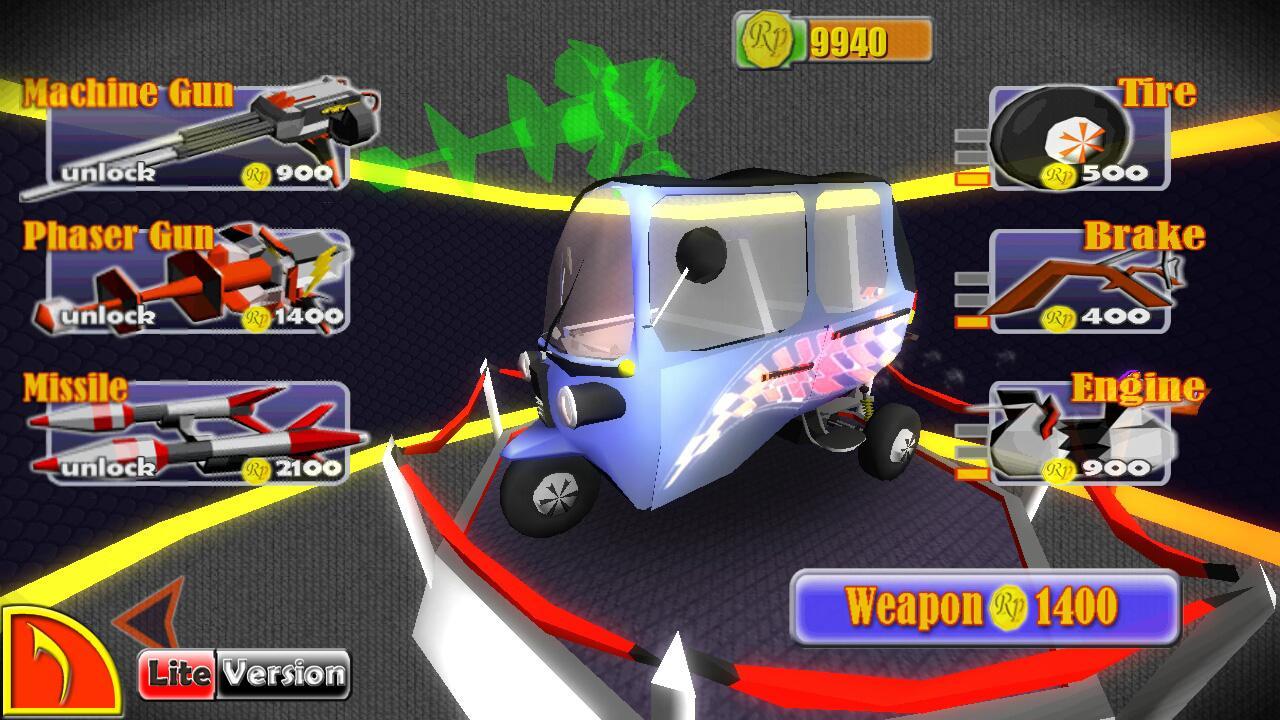The height and width of the screenshot is (720, 1280).
Task: Purchase the Engine upgrade
Action: (1078, 434)
